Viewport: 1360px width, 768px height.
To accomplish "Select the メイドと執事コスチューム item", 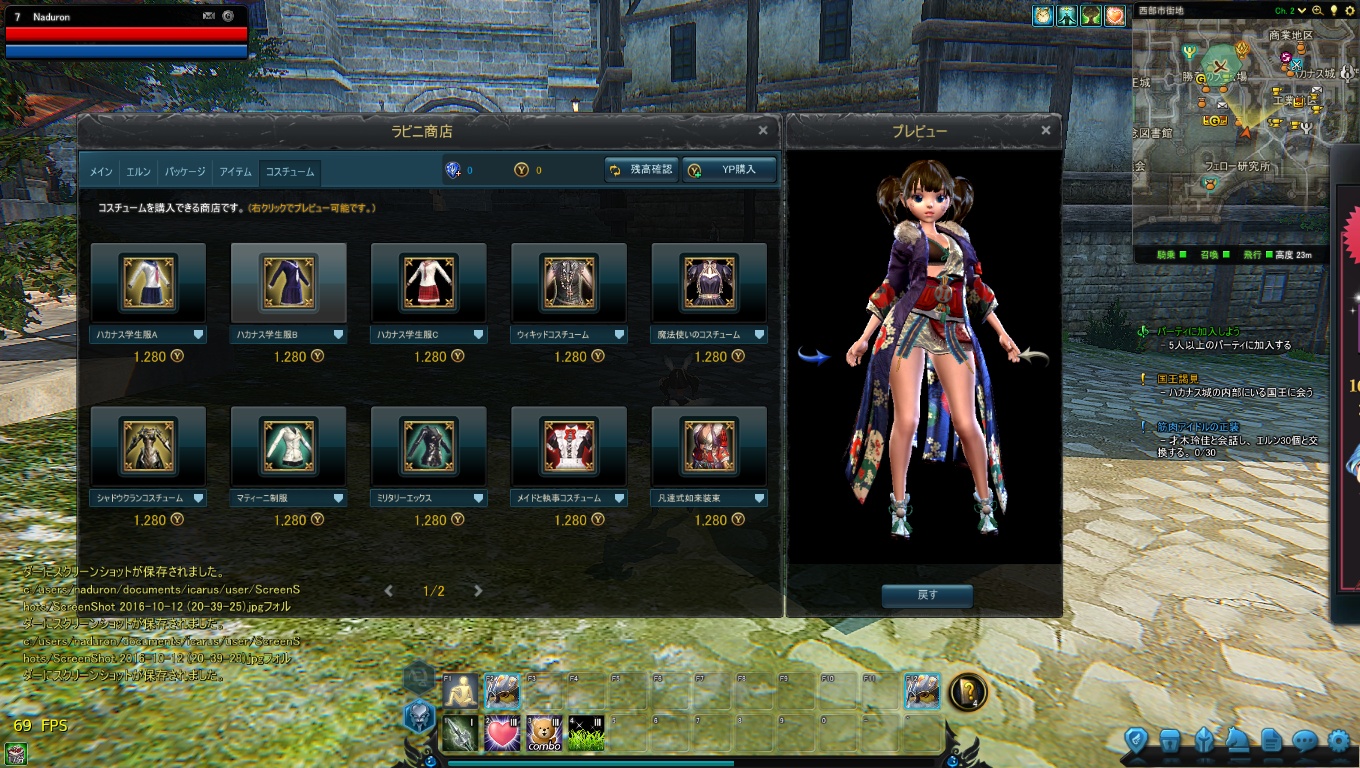I will click(x=568, y=446).
